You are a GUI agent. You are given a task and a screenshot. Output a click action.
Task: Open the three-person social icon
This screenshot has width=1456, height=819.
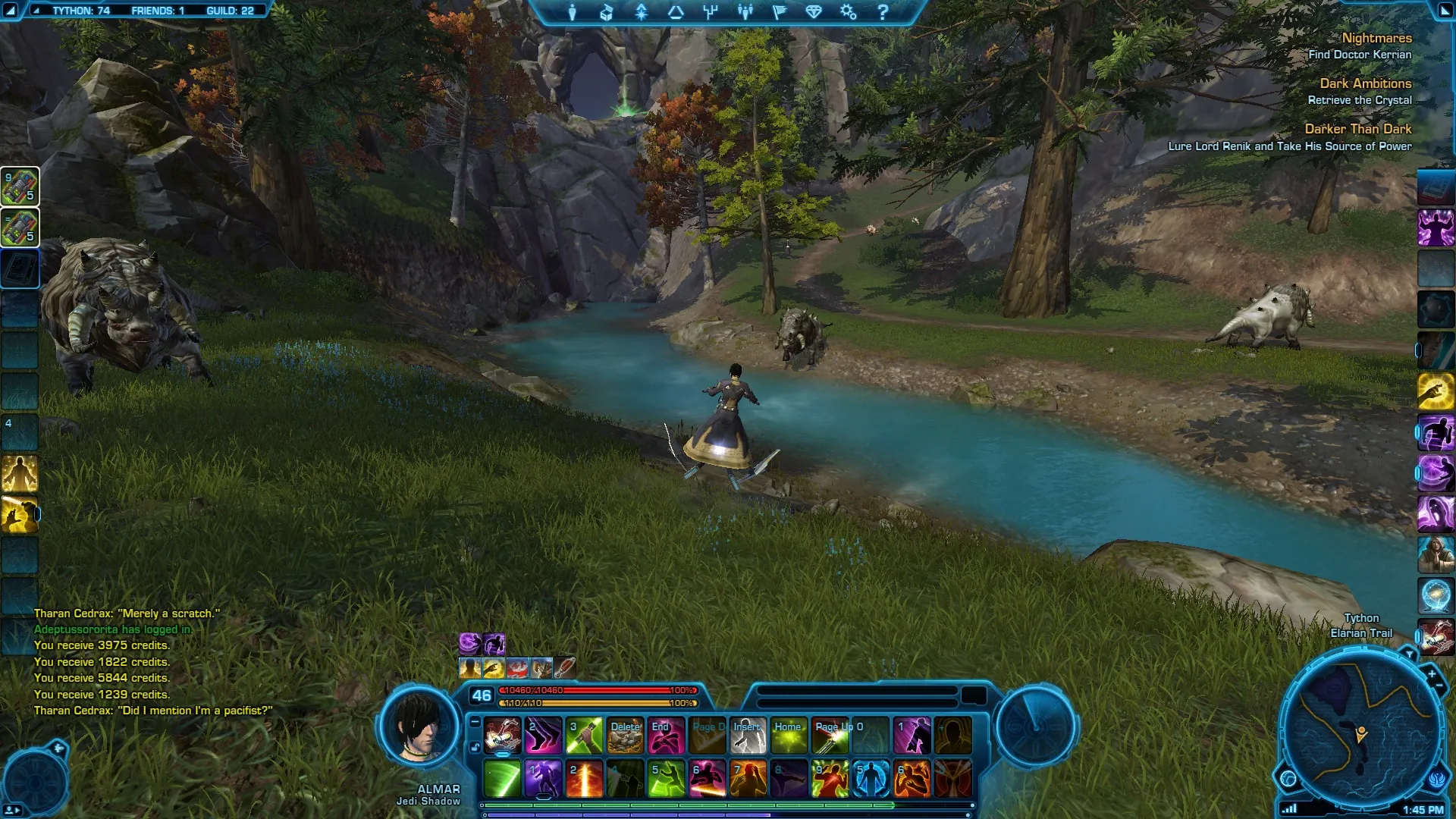pyautogui.click(x=745, y=12)
